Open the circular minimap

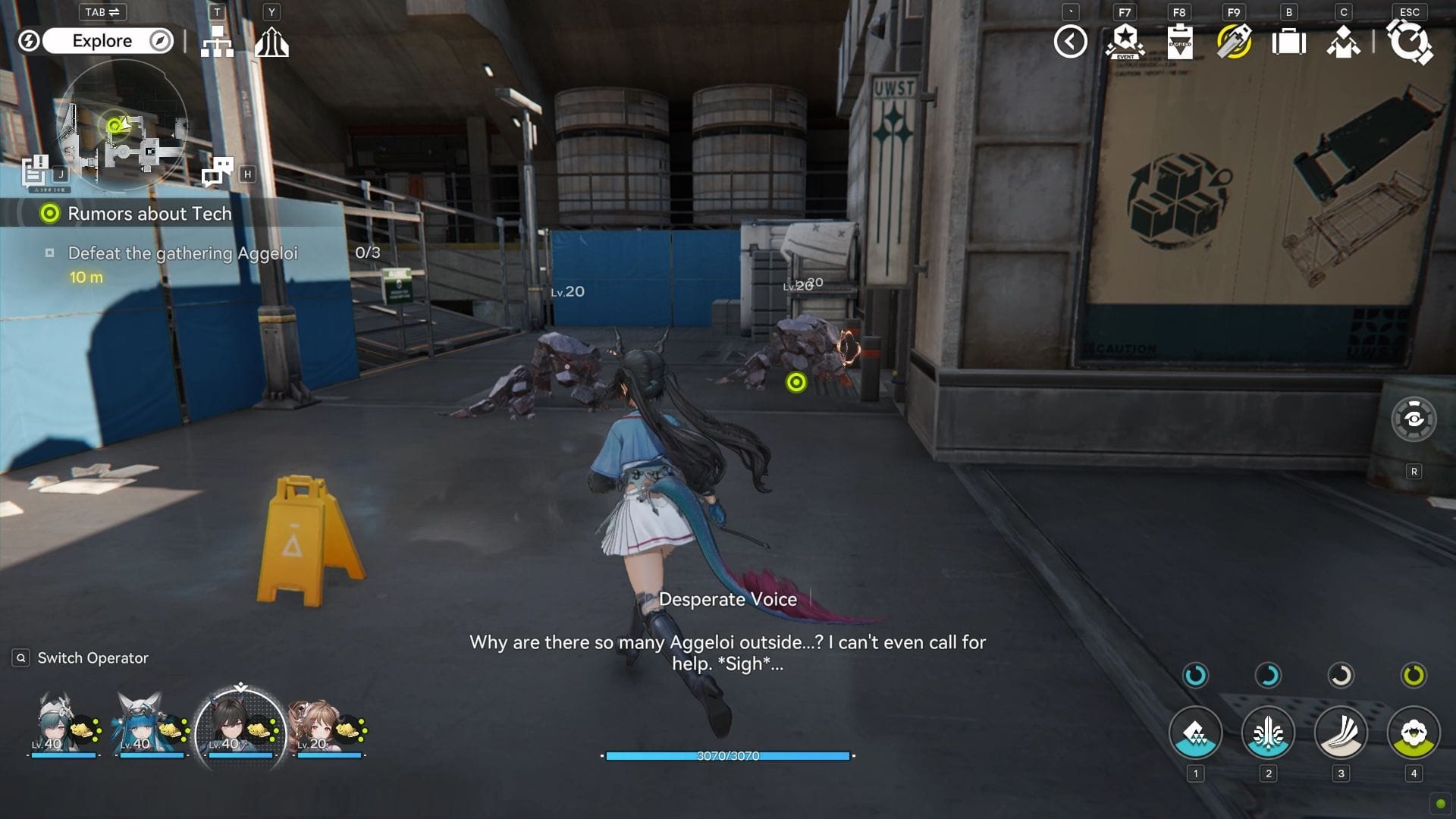pos(123,125)
